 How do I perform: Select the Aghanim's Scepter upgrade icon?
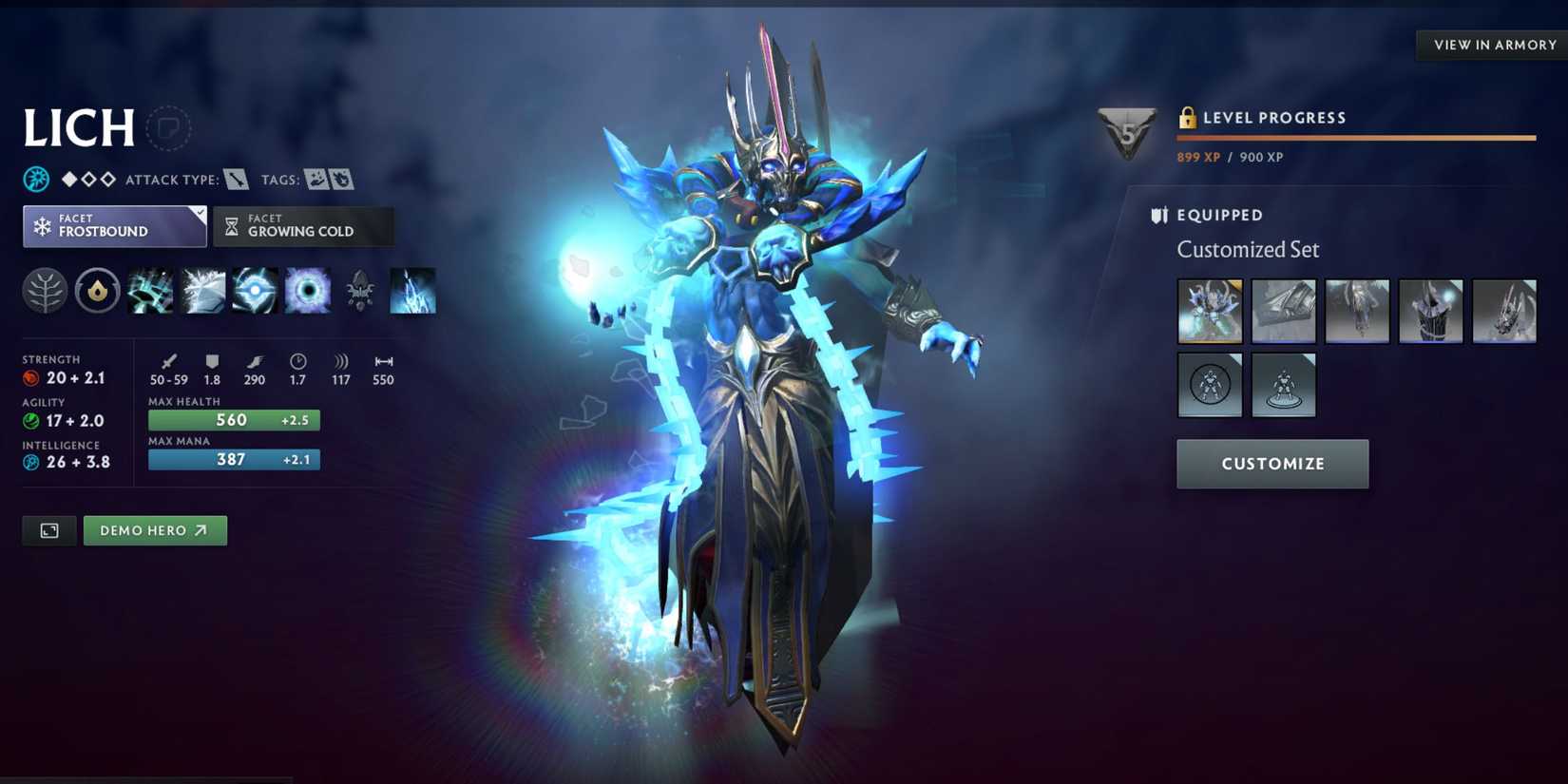pyautogui.click(x=359, y=291)
